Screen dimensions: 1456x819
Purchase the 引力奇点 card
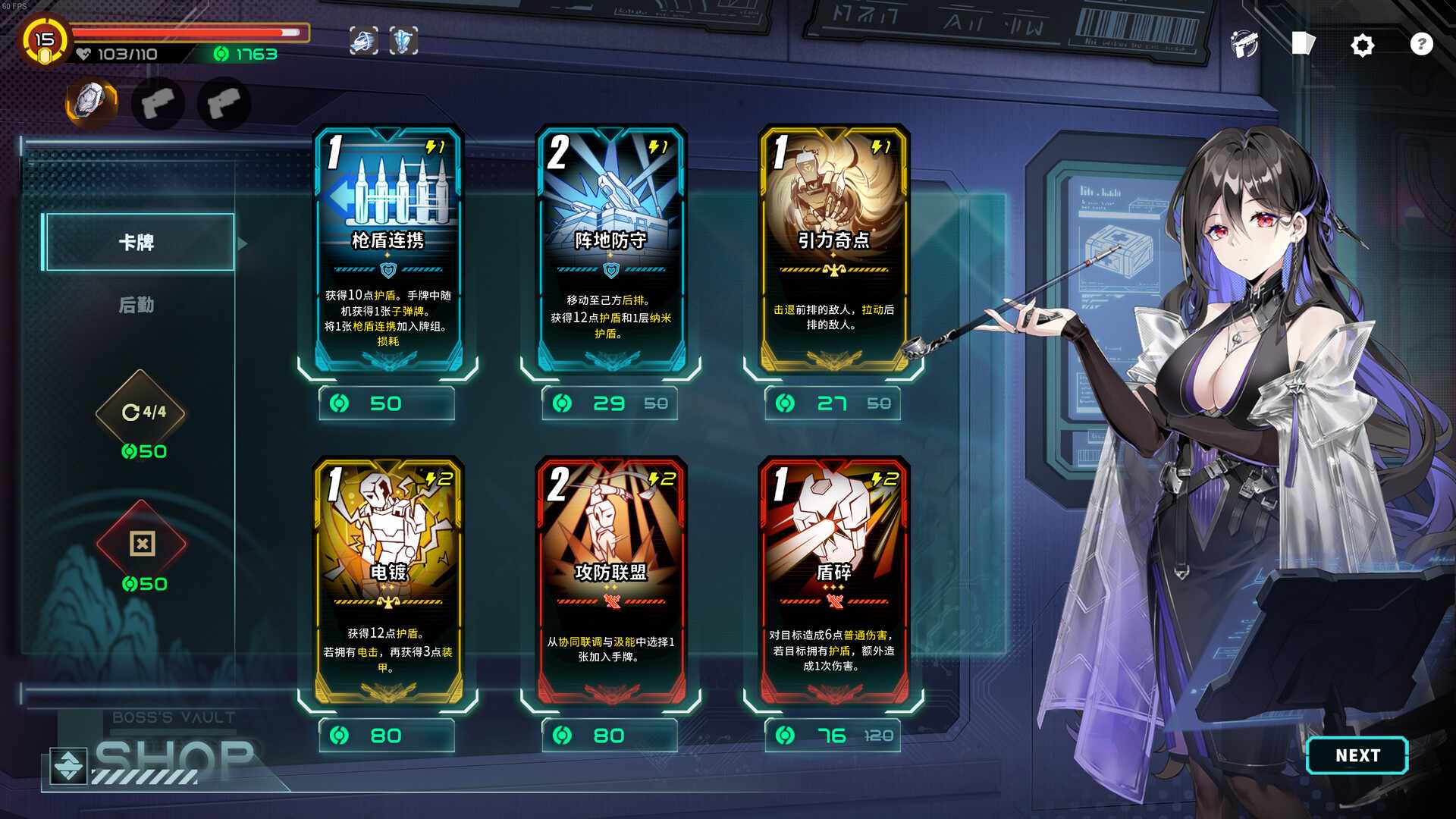[833, 250]
